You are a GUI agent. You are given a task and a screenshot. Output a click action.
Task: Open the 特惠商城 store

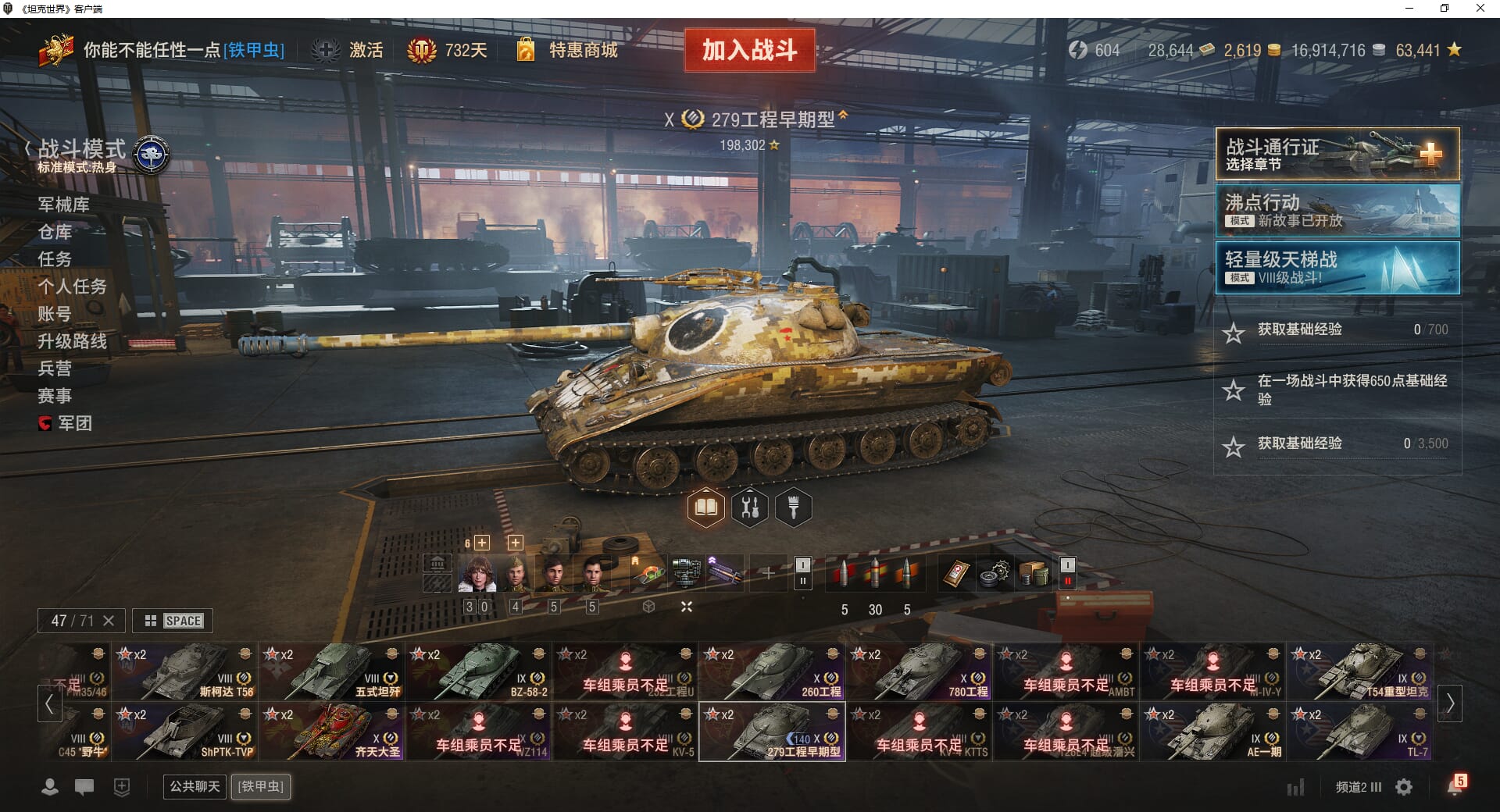[x=582, y=51]
